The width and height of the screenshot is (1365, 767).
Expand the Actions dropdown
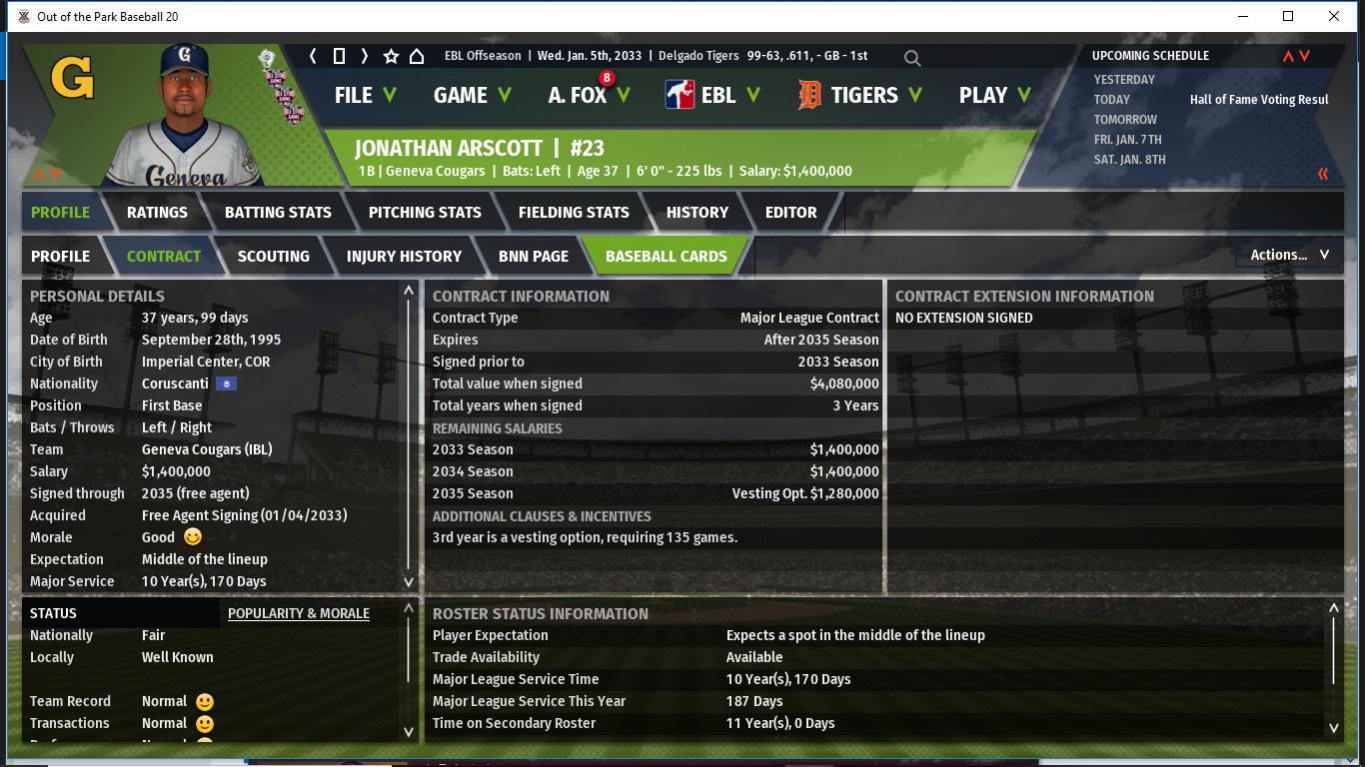tap(1289, 255)
